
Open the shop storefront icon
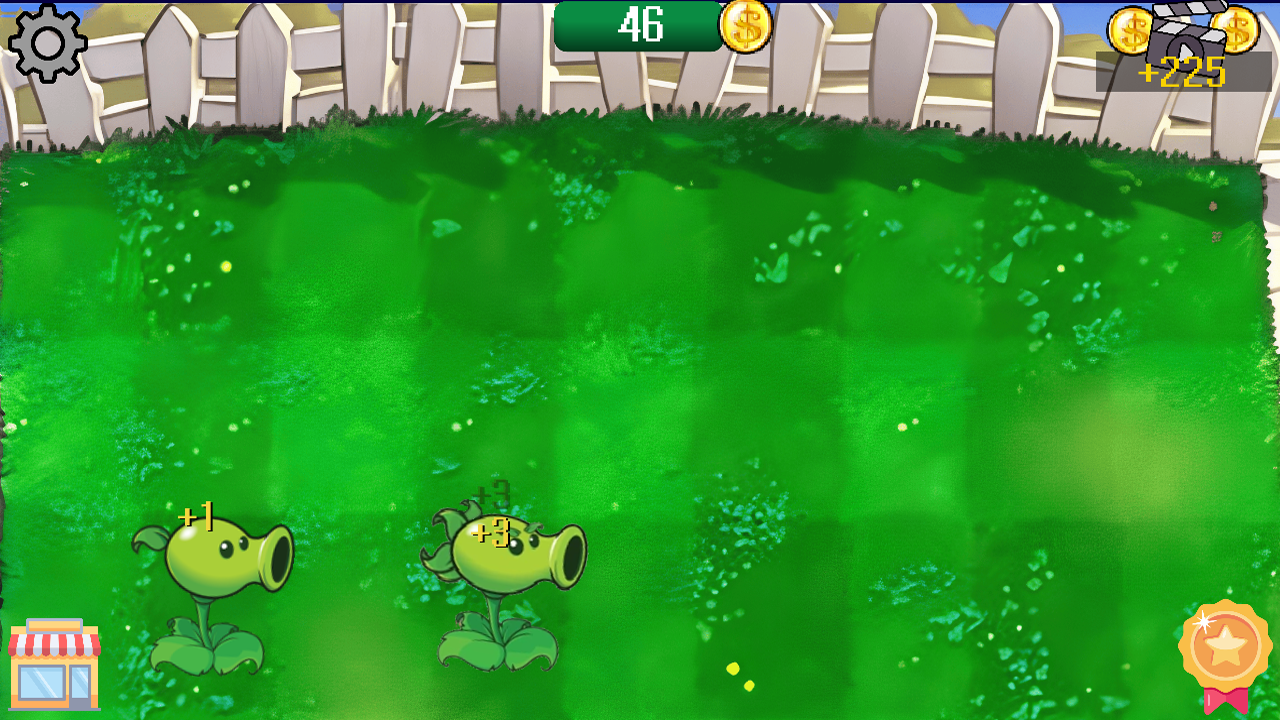pos(55,665)
